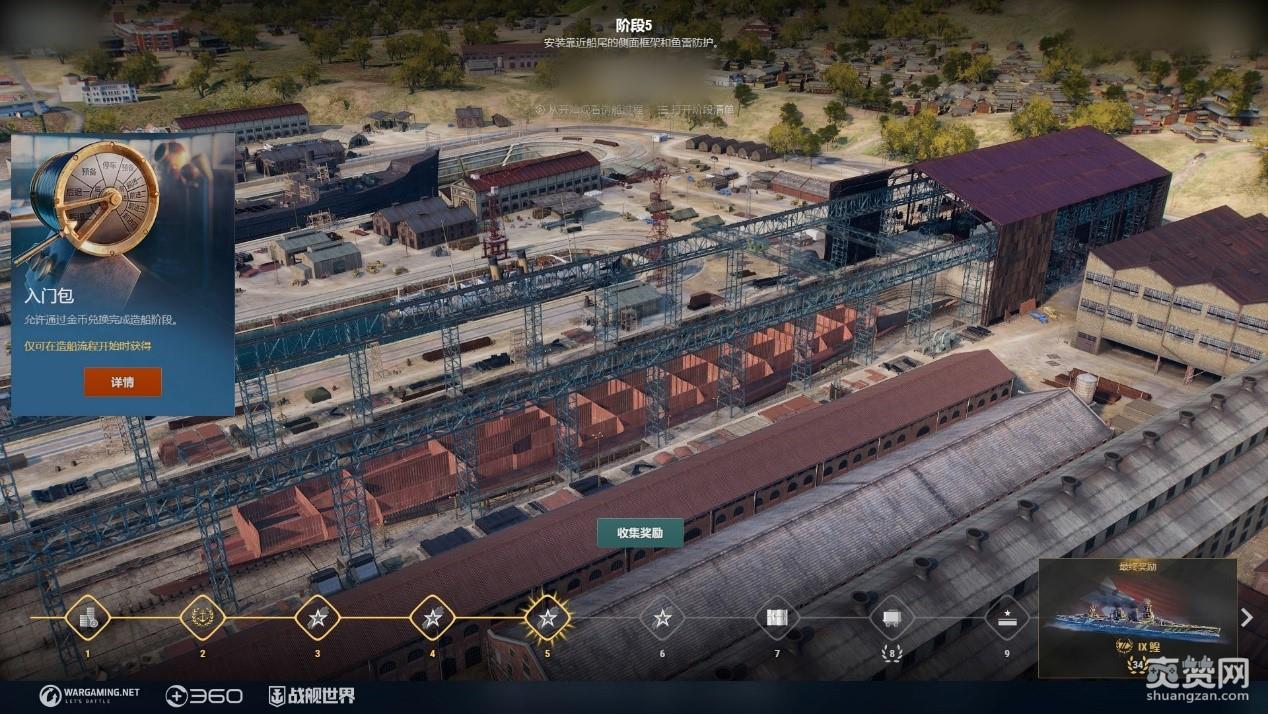Open the starter pack 详情 details button

pos(122,382)
